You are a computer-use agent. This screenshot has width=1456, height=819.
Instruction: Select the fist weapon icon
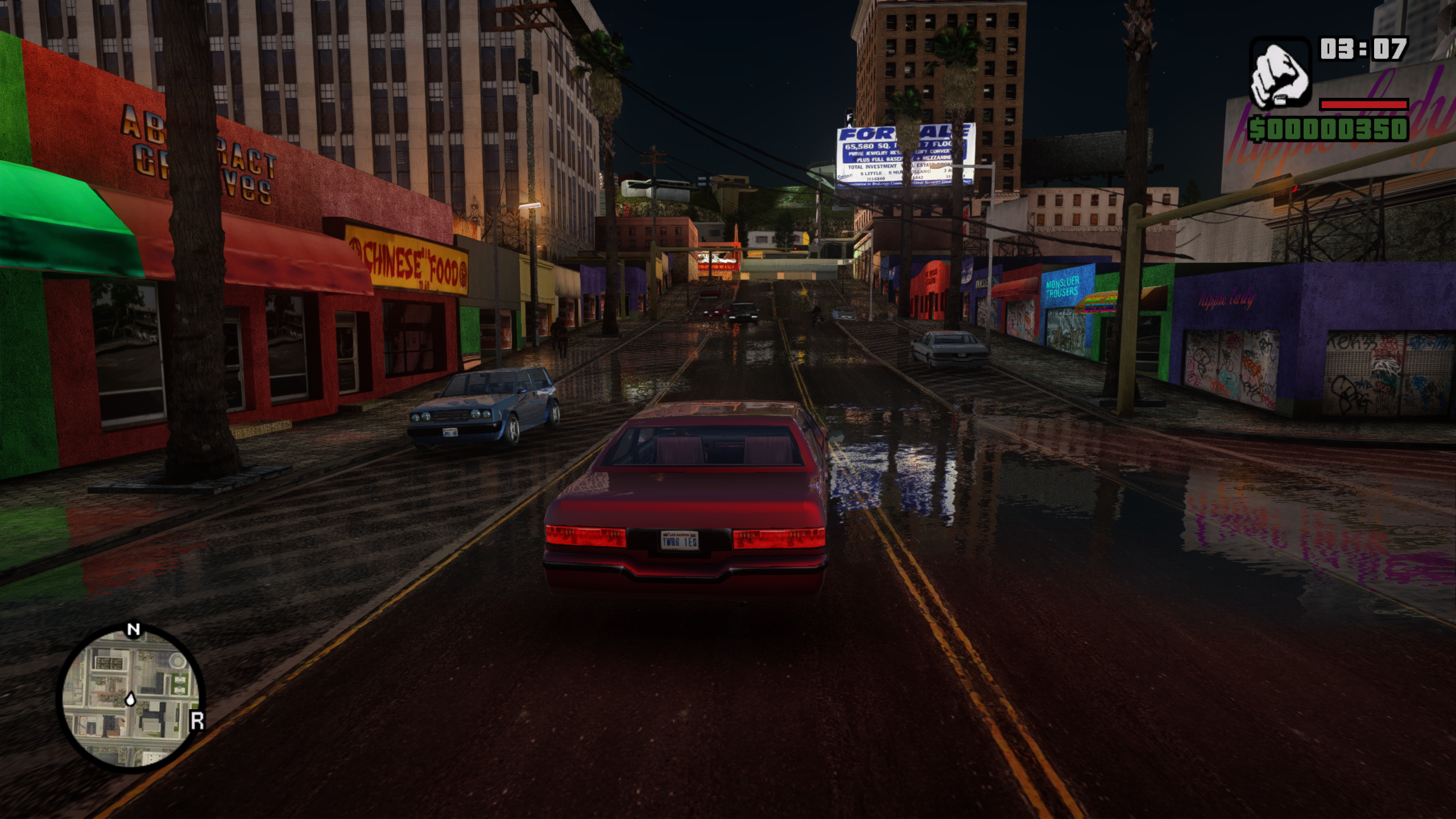click(x=1280, y=75)
